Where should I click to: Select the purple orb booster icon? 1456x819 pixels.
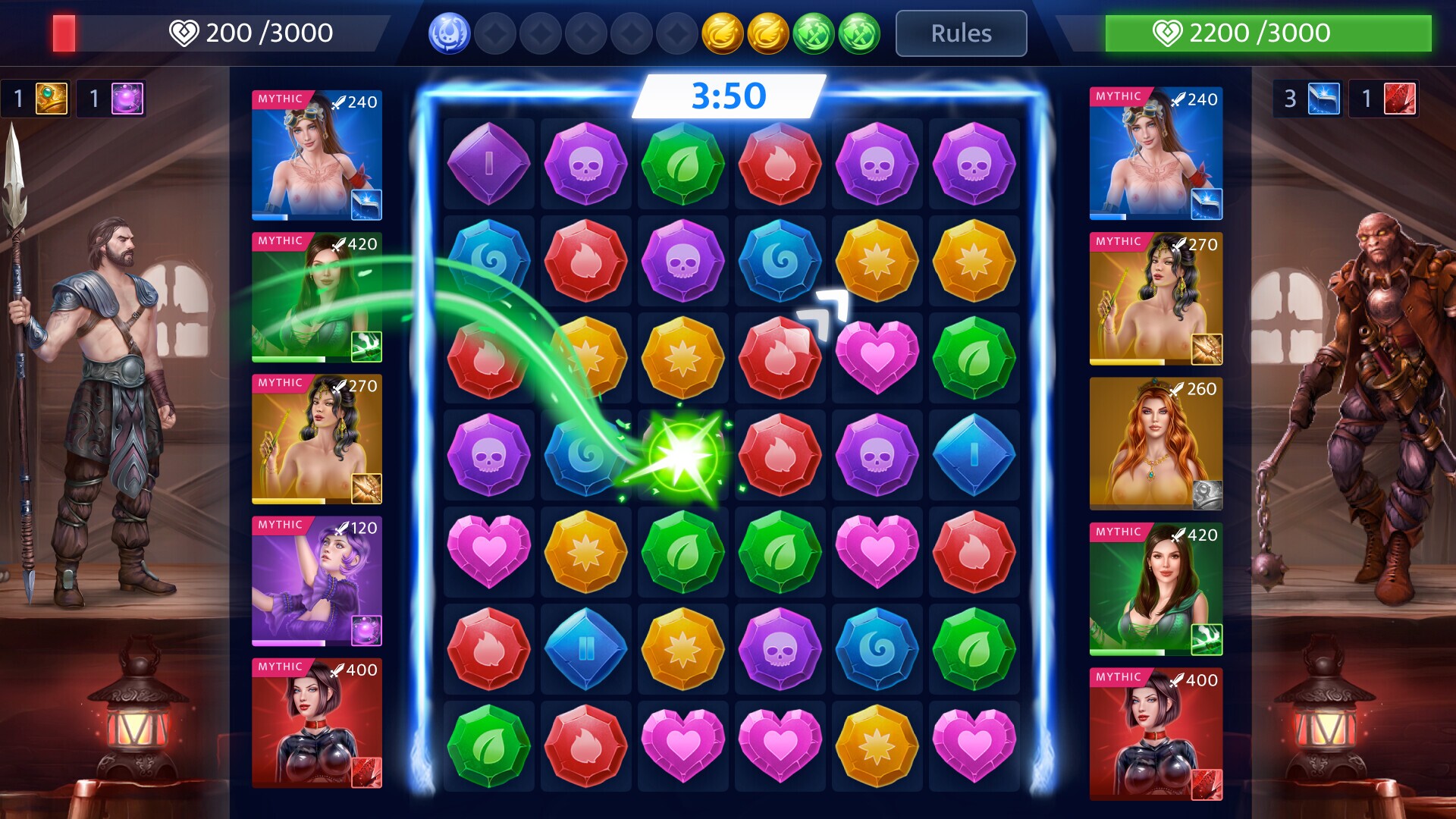point(126,98)
